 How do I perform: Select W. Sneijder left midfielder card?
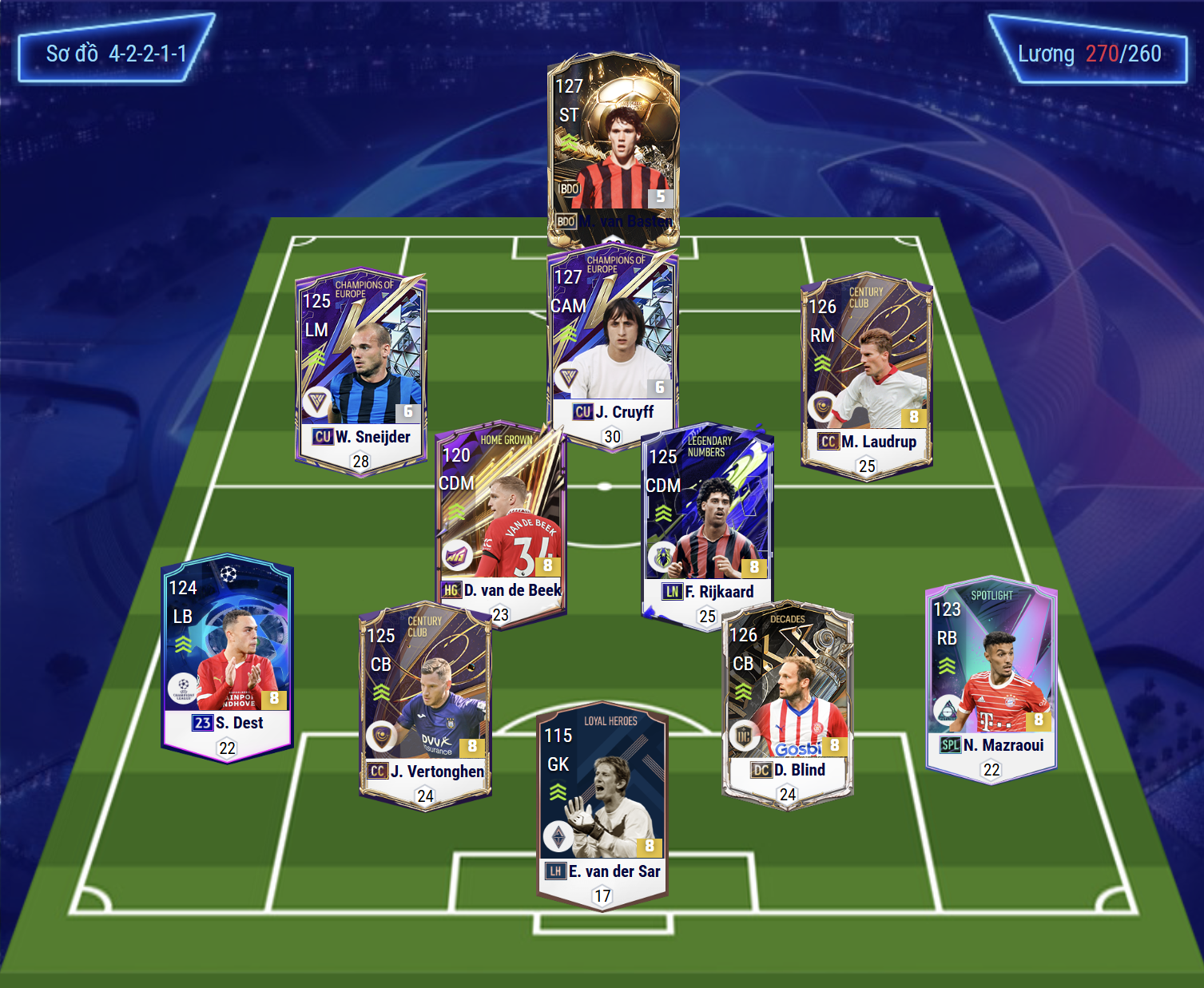(x=360, y=367)
